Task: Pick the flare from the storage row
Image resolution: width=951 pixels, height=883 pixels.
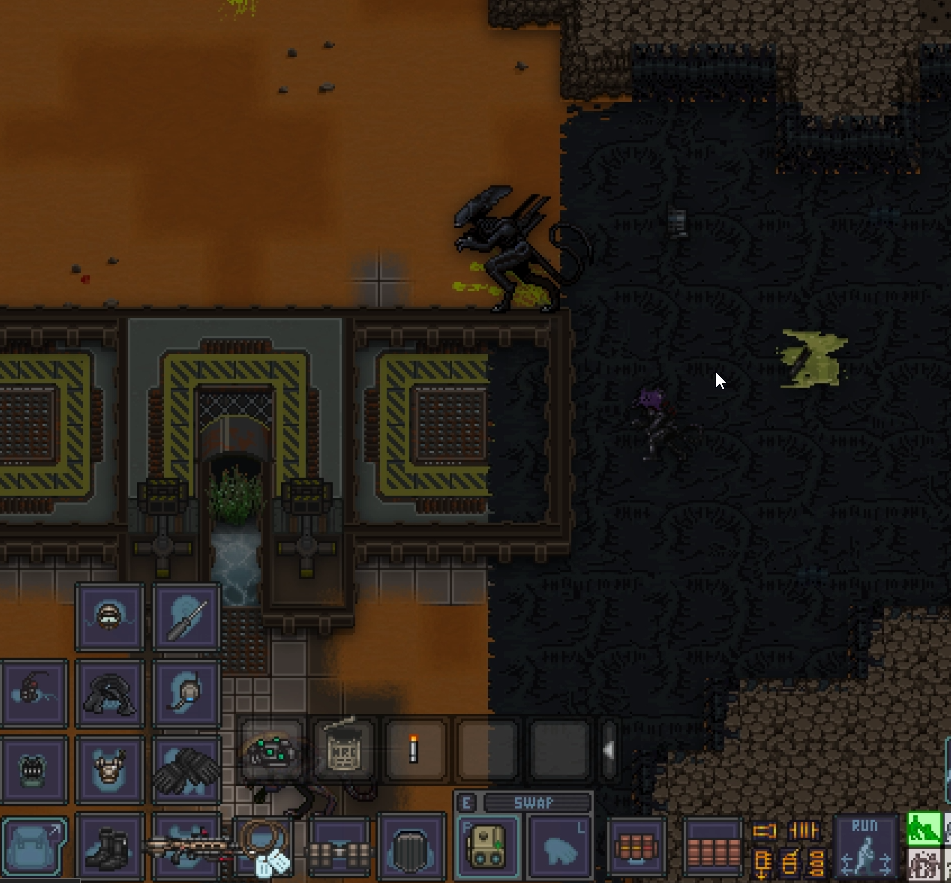Action: [x=414, y=749]
